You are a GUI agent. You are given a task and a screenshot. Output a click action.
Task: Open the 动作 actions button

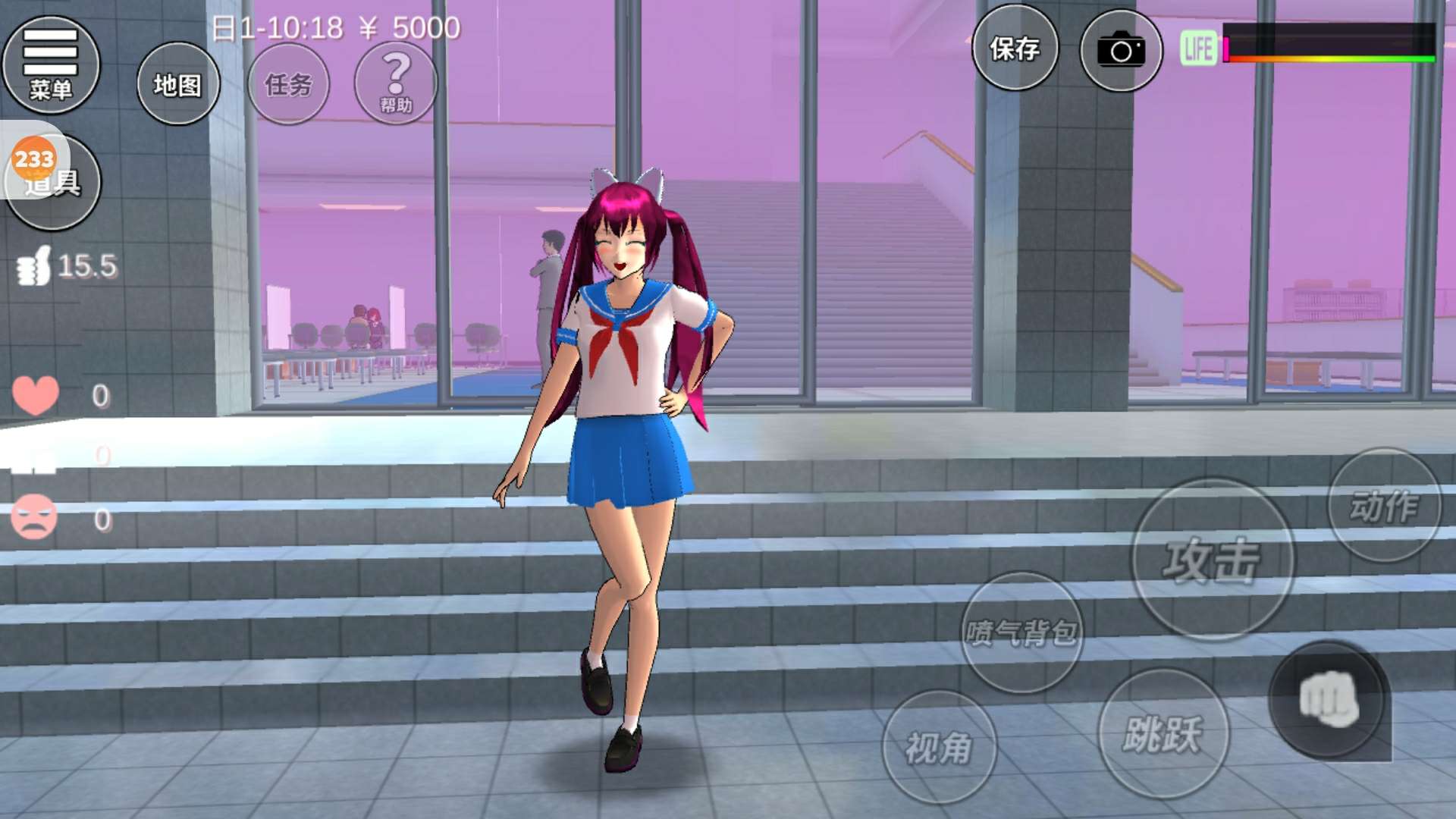pos(1384,505)
